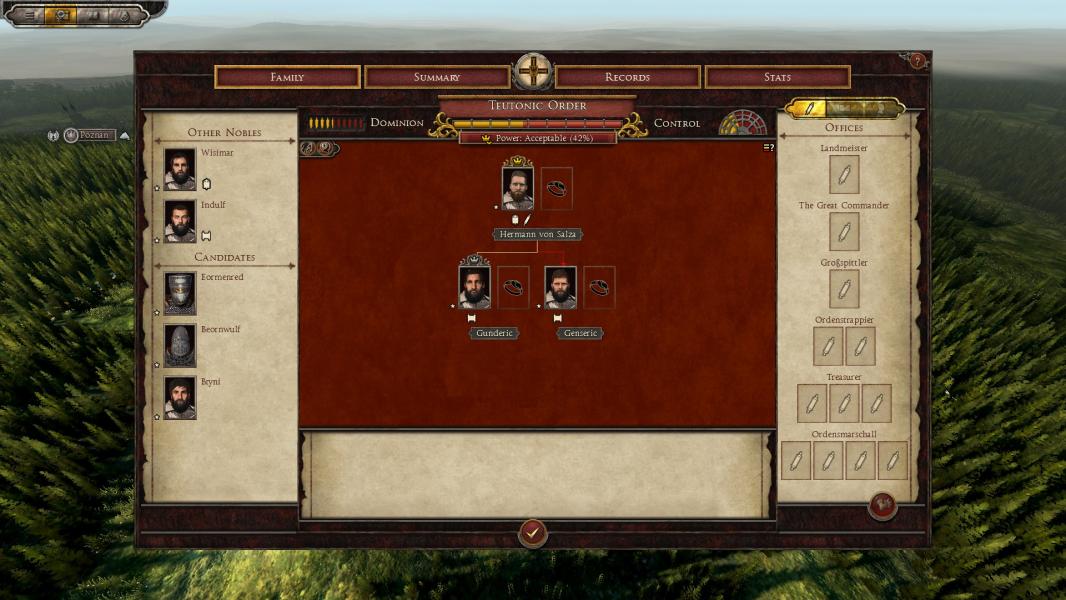
Task: Click the empty Landmeister office slot
Action: click(844, 175)
